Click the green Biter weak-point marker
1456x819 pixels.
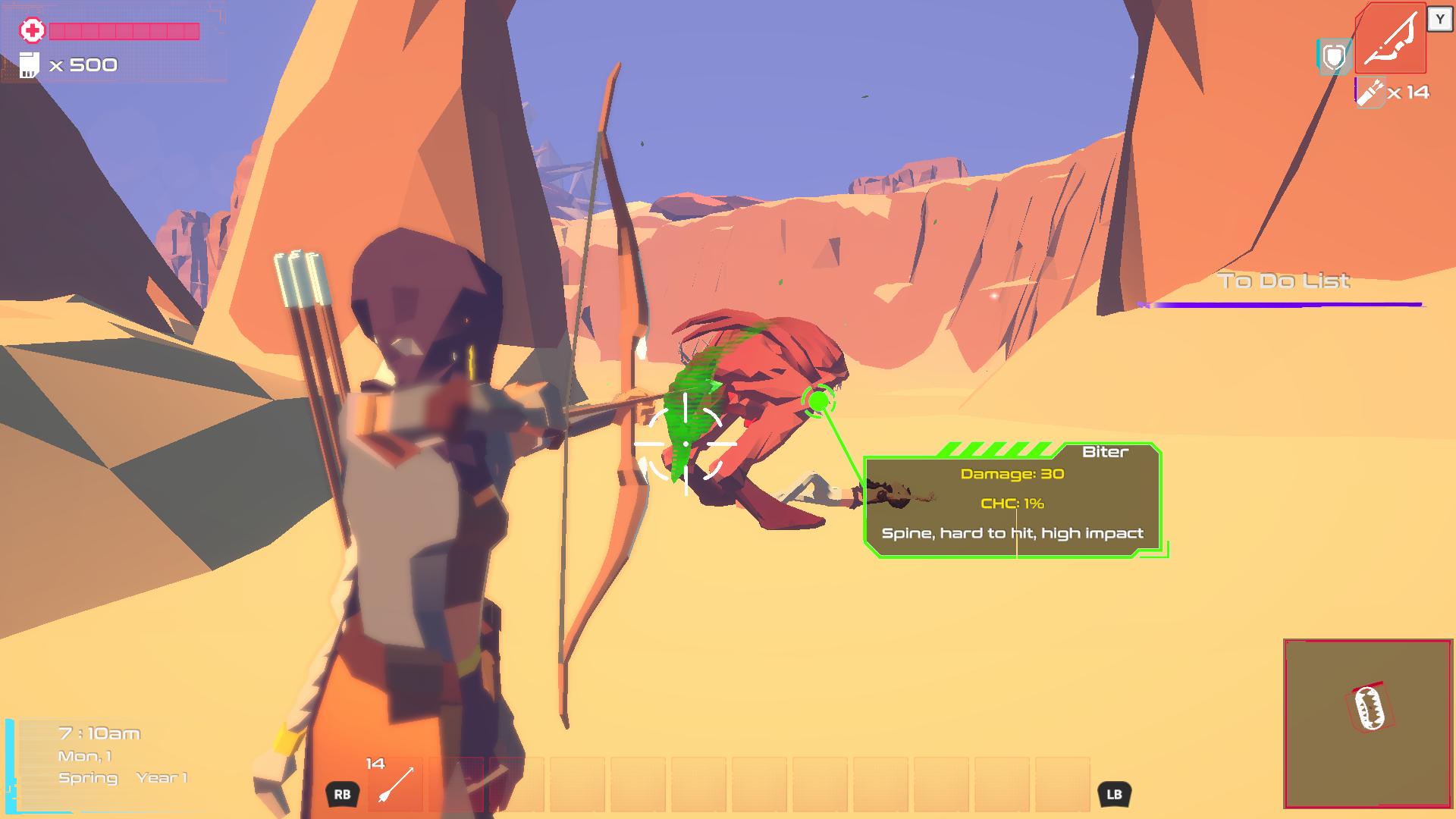(x=818, y=400)
